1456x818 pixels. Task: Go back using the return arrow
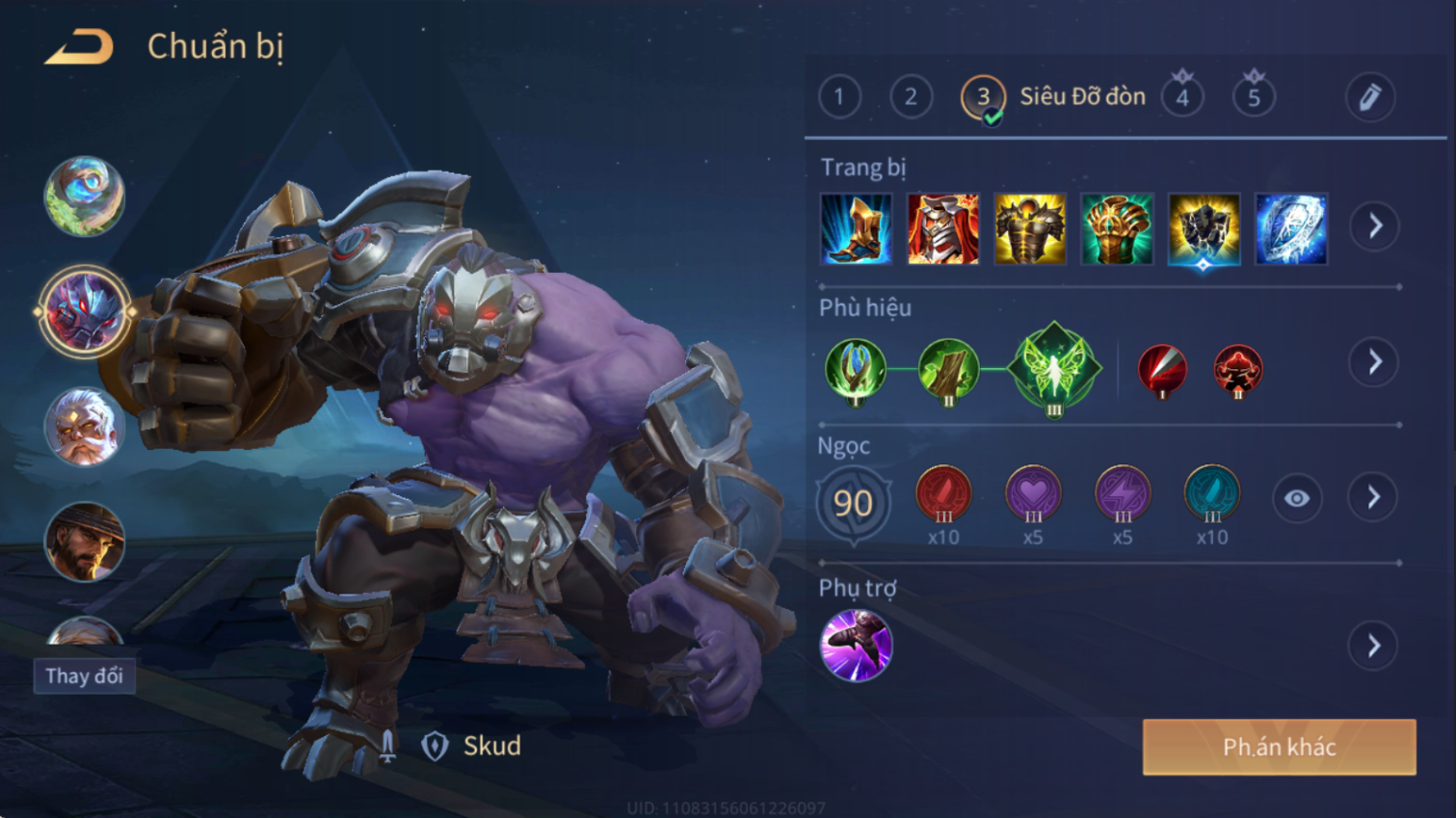pyautogui.click(x=79, y=46)
